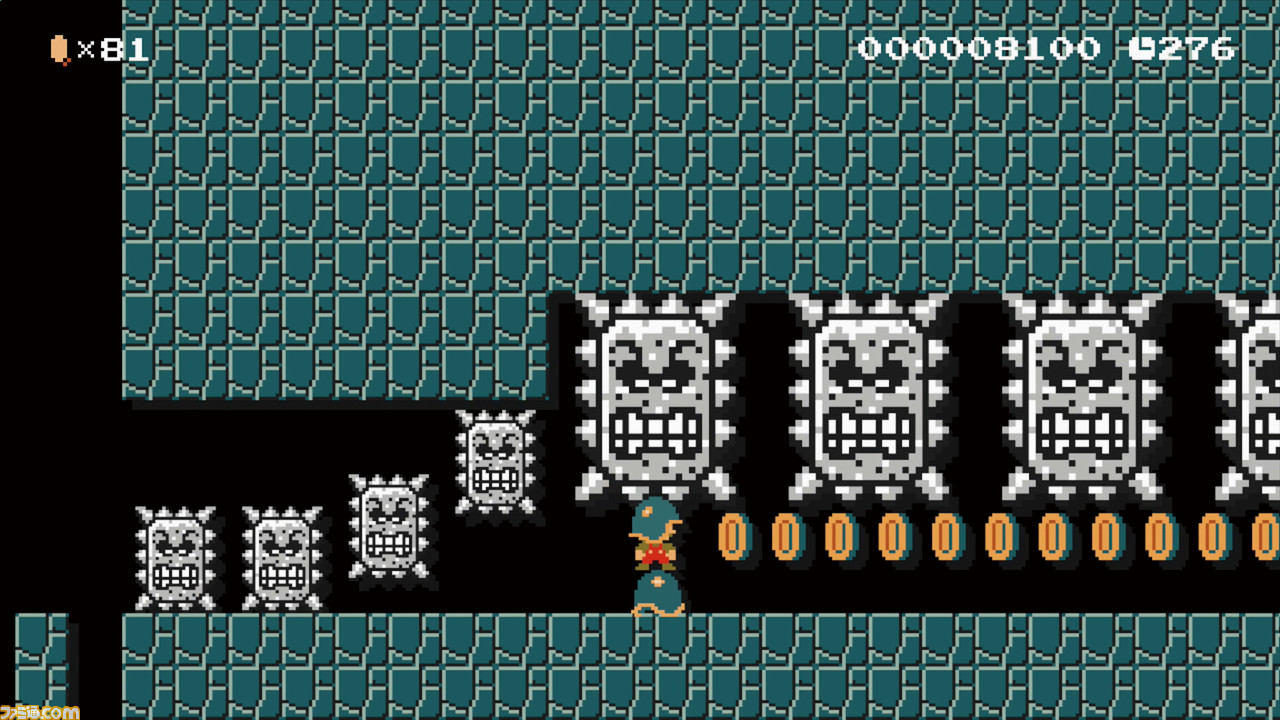Click the coin icon in the top-left counter
This screenshot has width=1280, height=720.
click(x=57, y=46)
